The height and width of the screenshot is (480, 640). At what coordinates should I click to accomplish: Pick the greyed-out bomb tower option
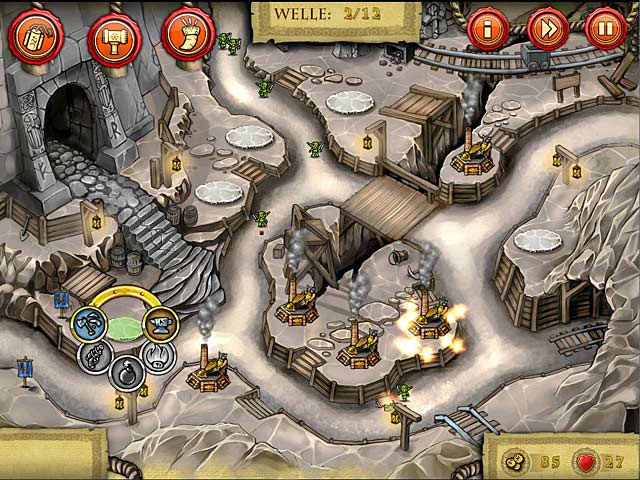[125, 372]
